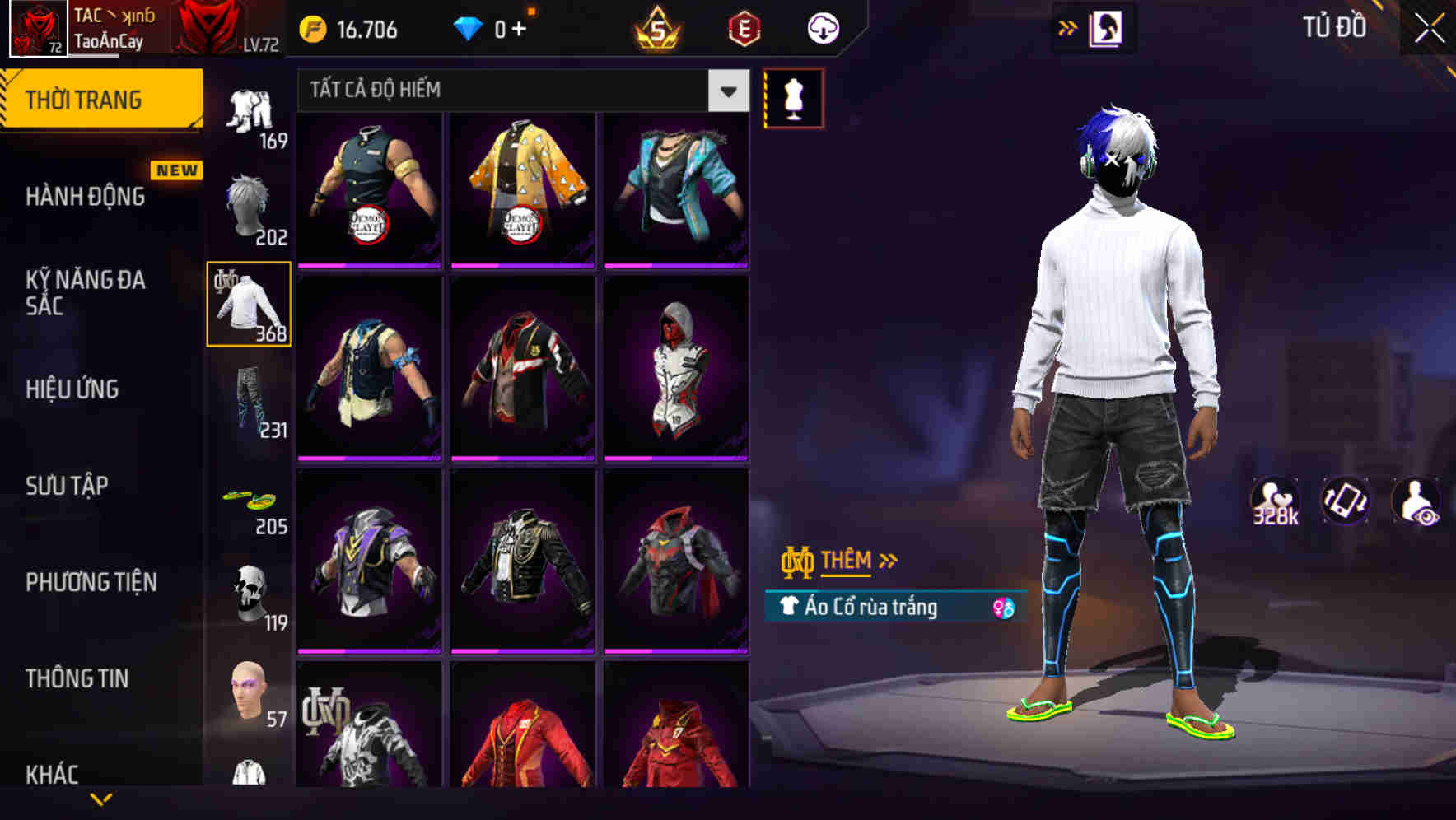
Task: Click the 328k likes icon beside the character
Action: tap(1275, 501)
